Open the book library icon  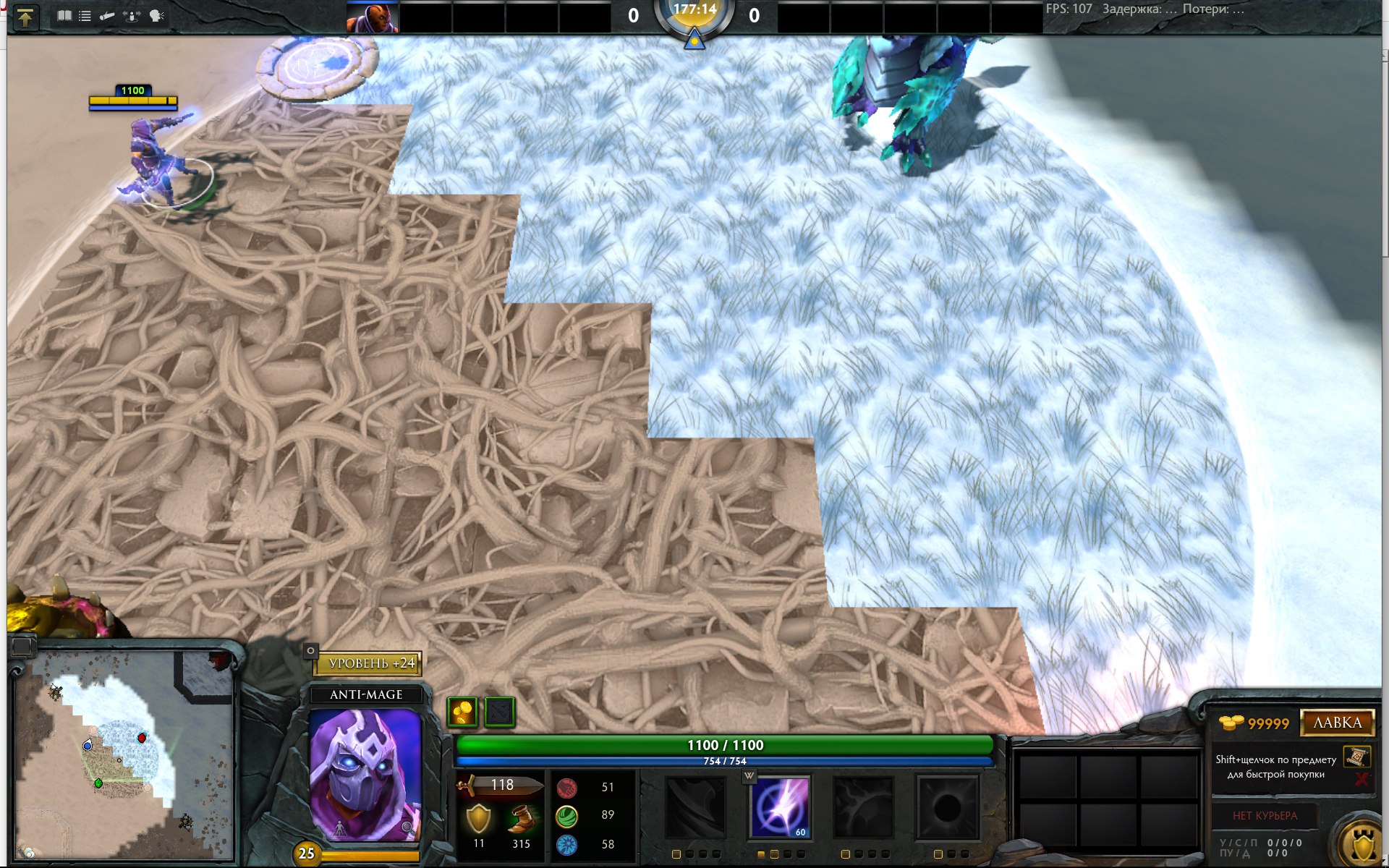tap(64, 16)
